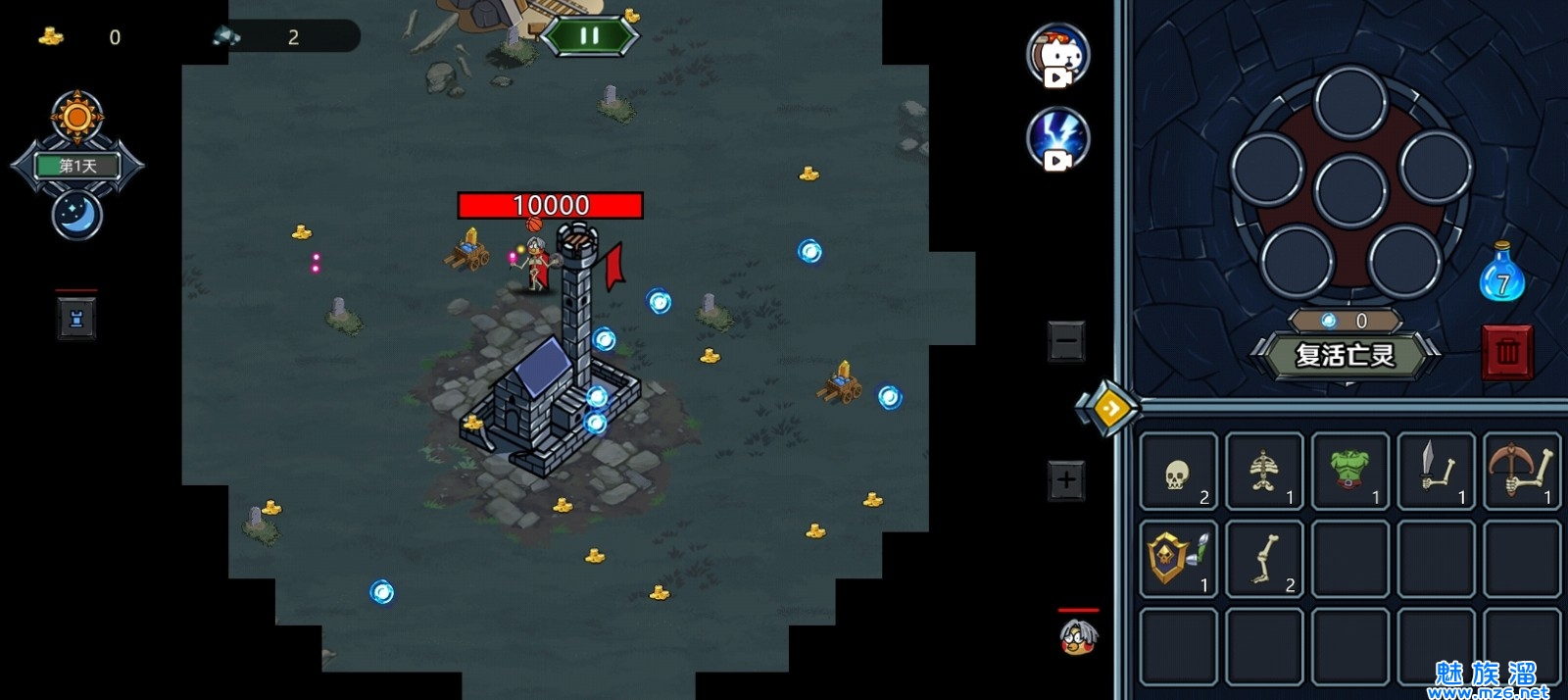This screenshot has width=1568, height=700.
Task: Pick the crossbow and bone arm slot
Action: click(1522, 472)
